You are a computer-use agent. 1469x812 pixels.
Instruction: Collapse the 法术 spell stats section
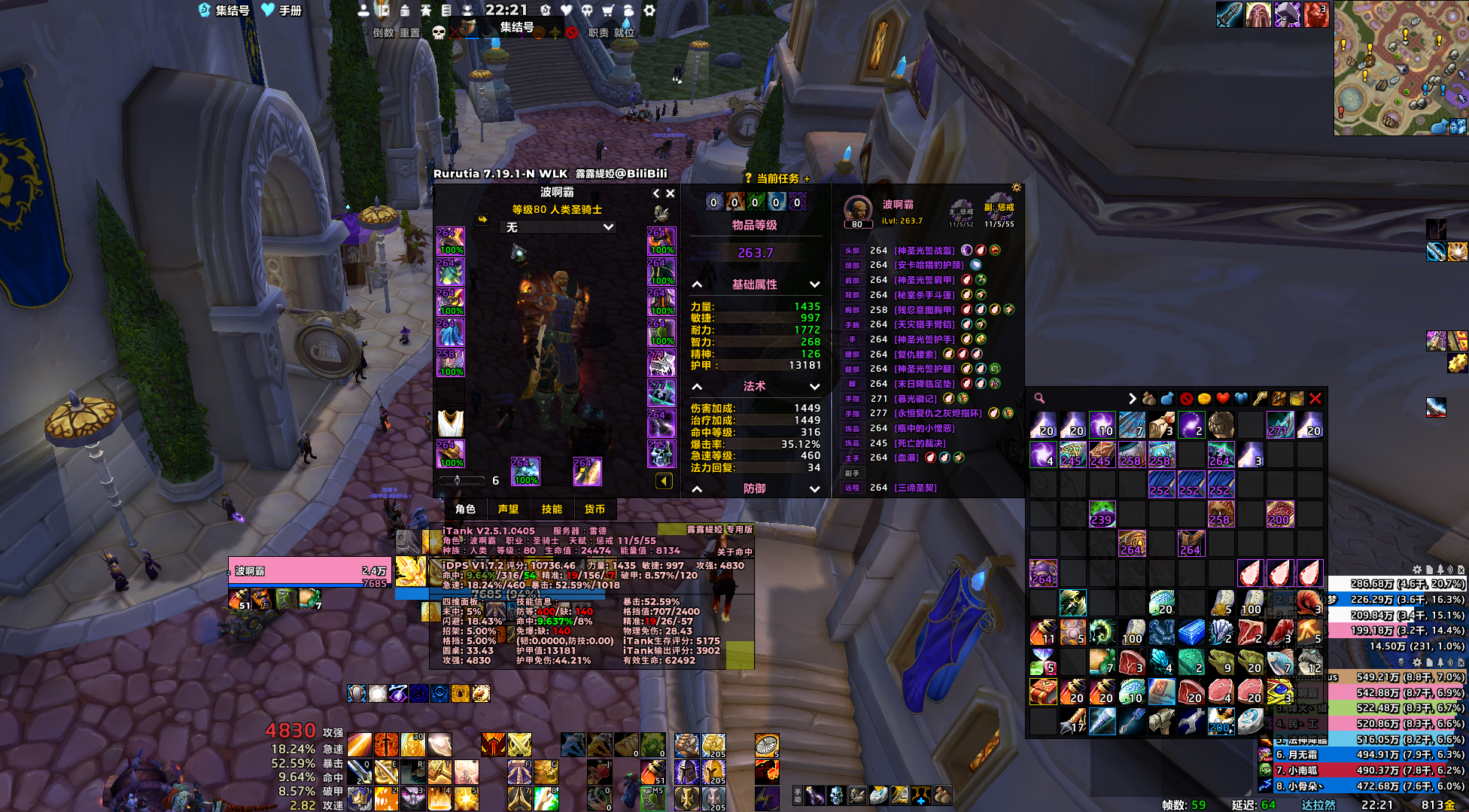point(697,386)
